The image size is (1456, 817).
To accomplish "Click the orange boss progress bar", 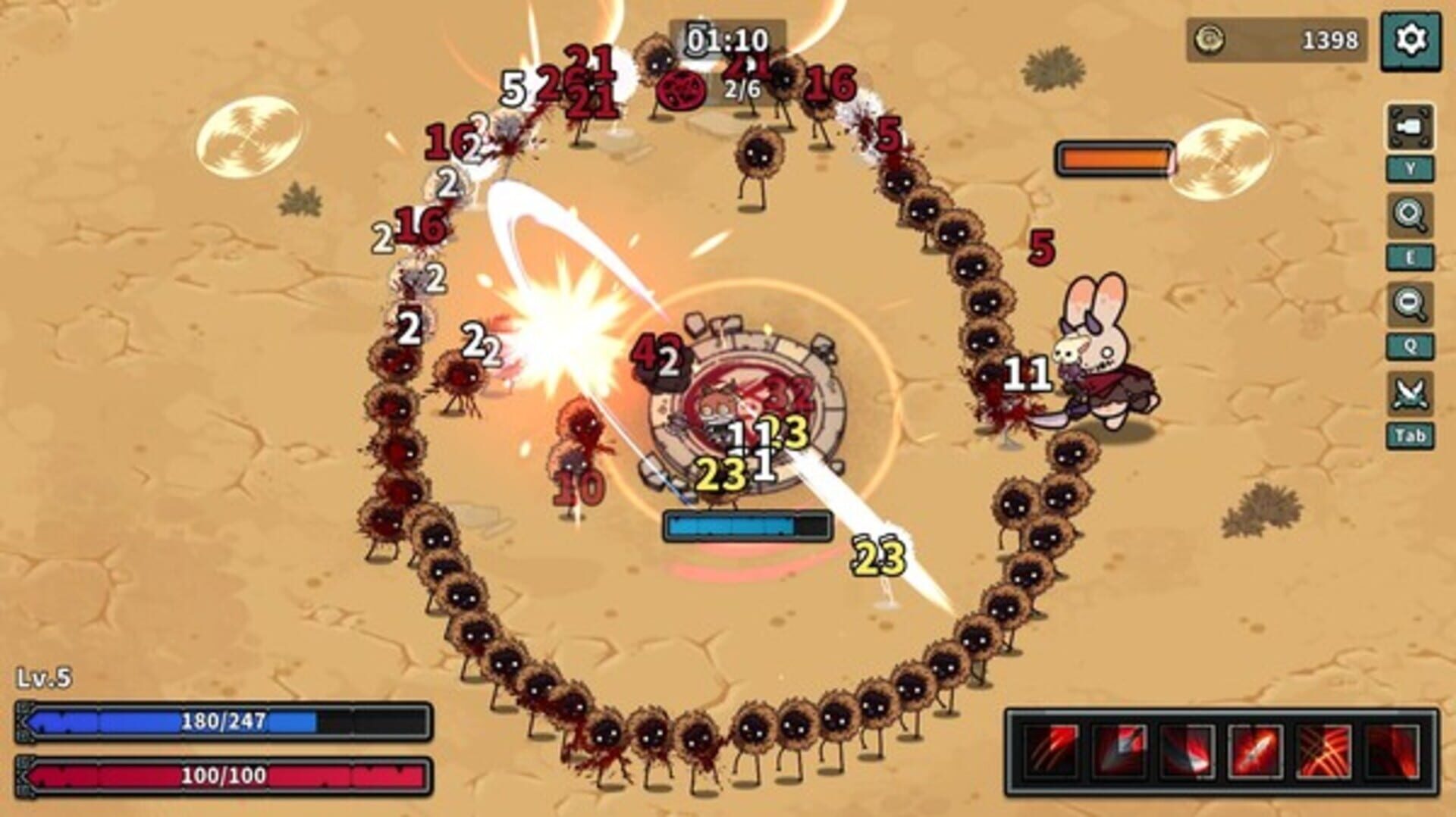I will pos(1113,159).
